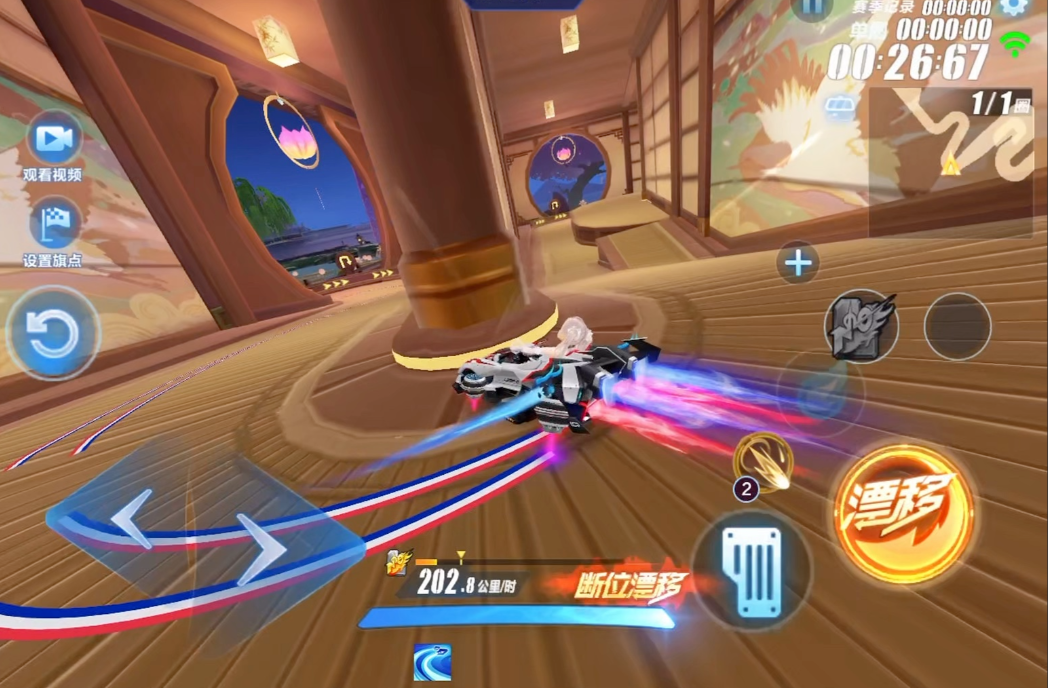Click the small plus button
The width and height of the screenshot is (1048, 688).
tap(798, 263)
